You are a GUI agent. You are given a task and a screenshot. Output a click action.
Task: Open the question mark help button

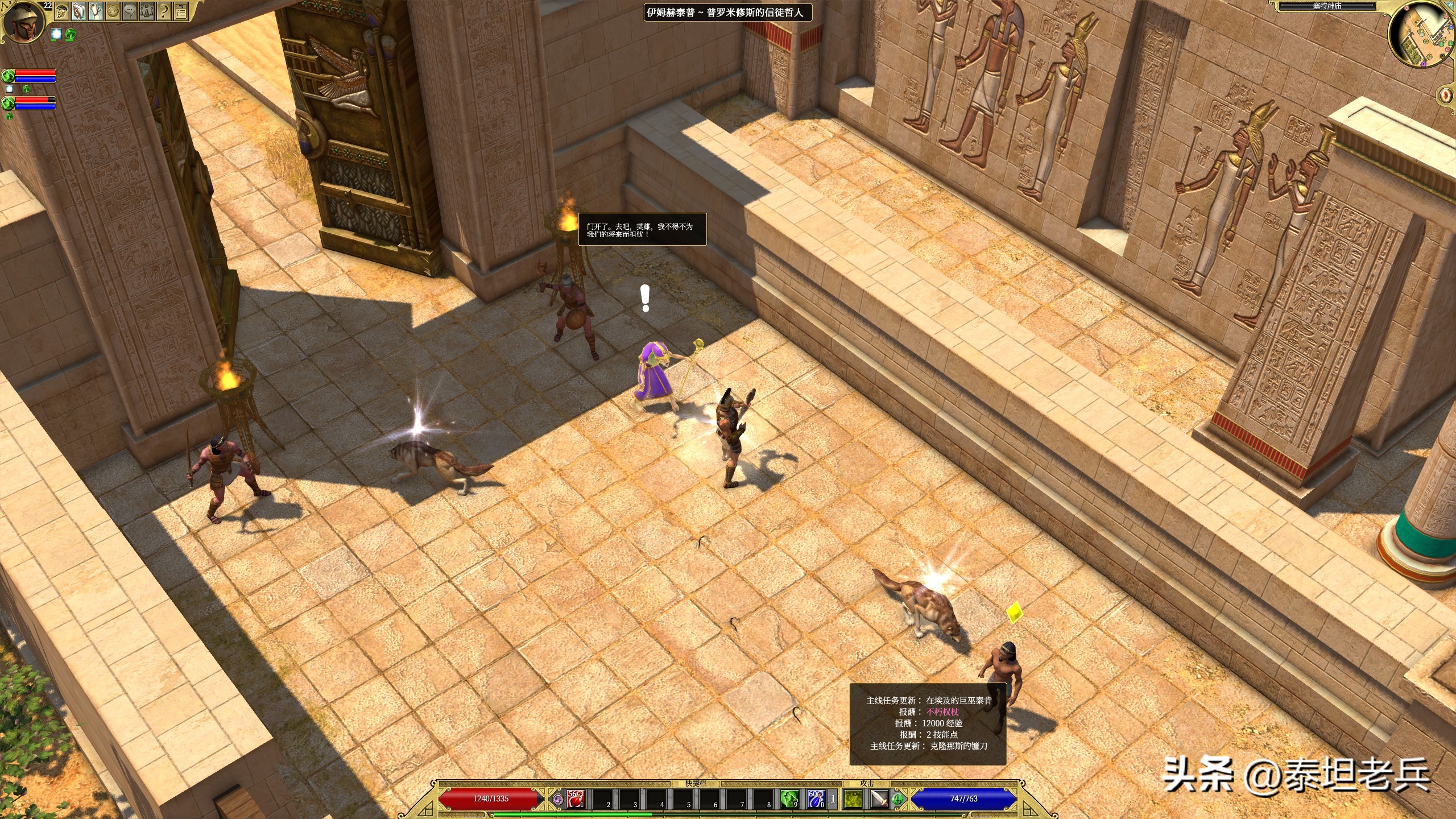(x=164, y=11)
